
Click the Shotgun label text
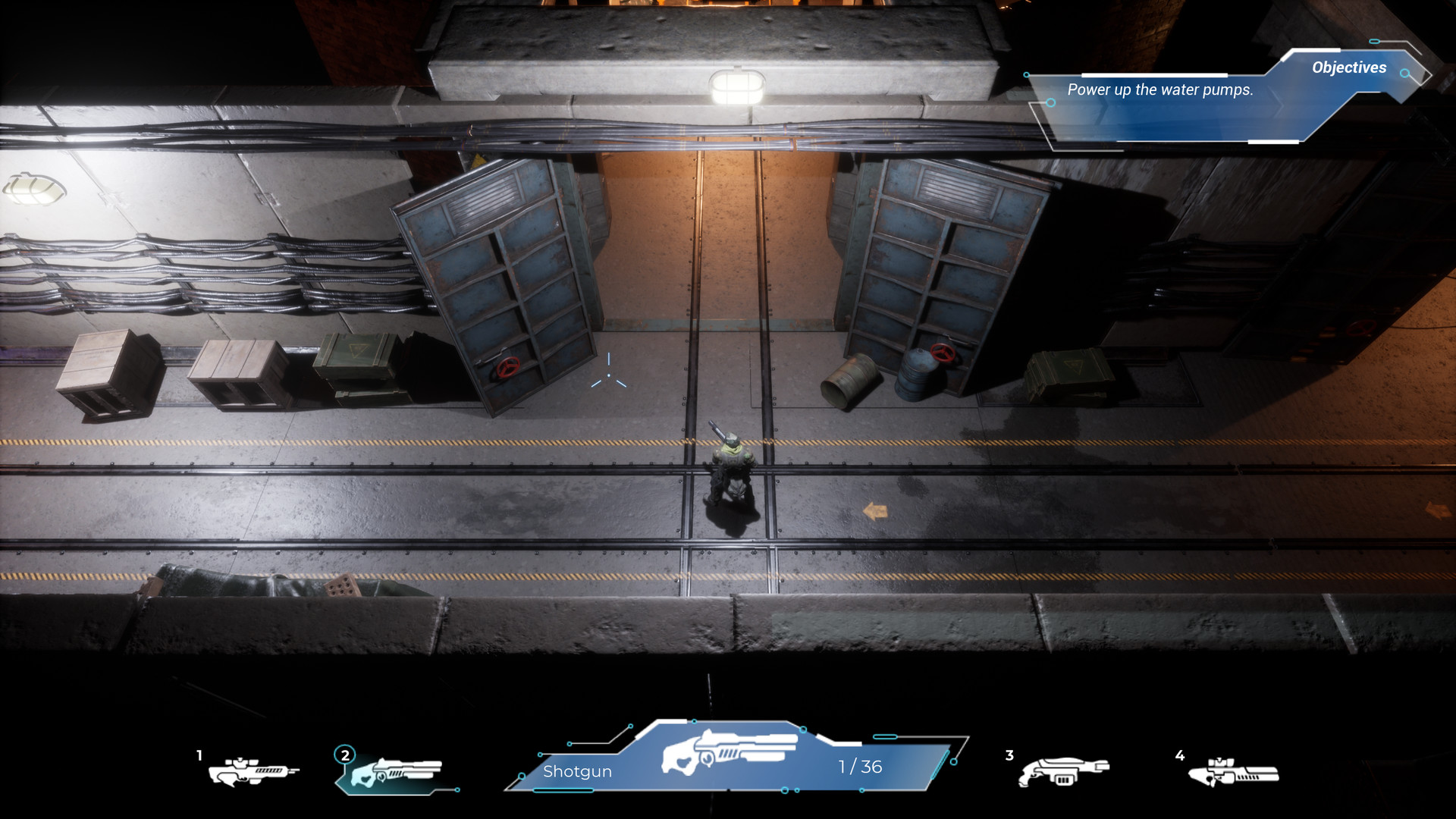[579, 771]
